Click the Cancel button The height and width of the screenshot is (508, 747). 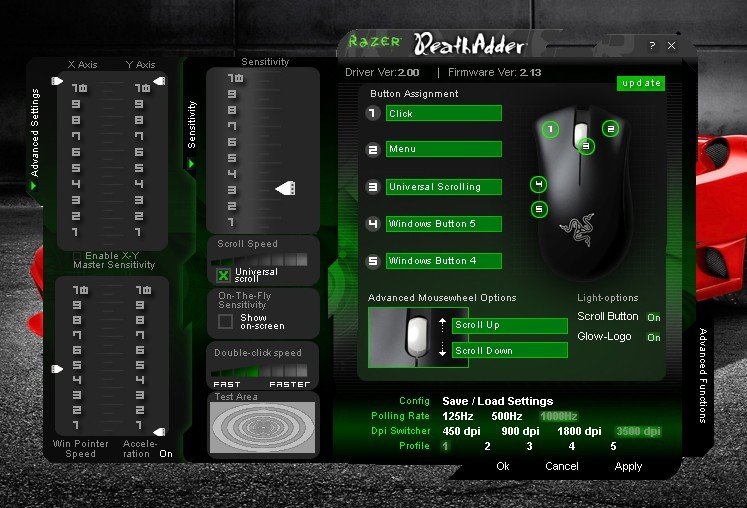(562, 466)
